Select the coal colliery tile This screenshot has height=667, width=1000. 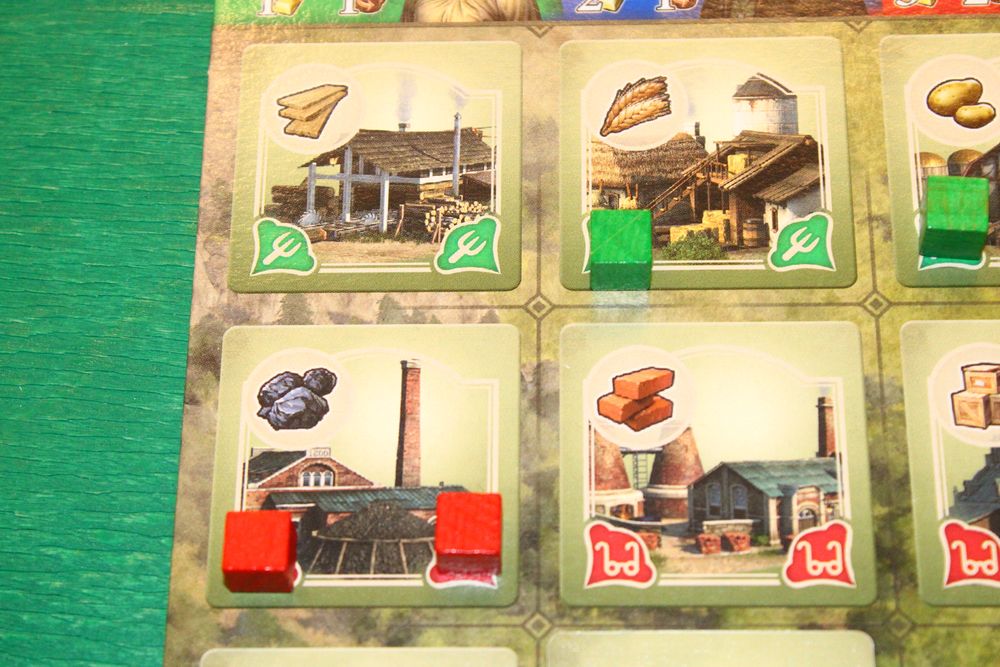point(364,465)
